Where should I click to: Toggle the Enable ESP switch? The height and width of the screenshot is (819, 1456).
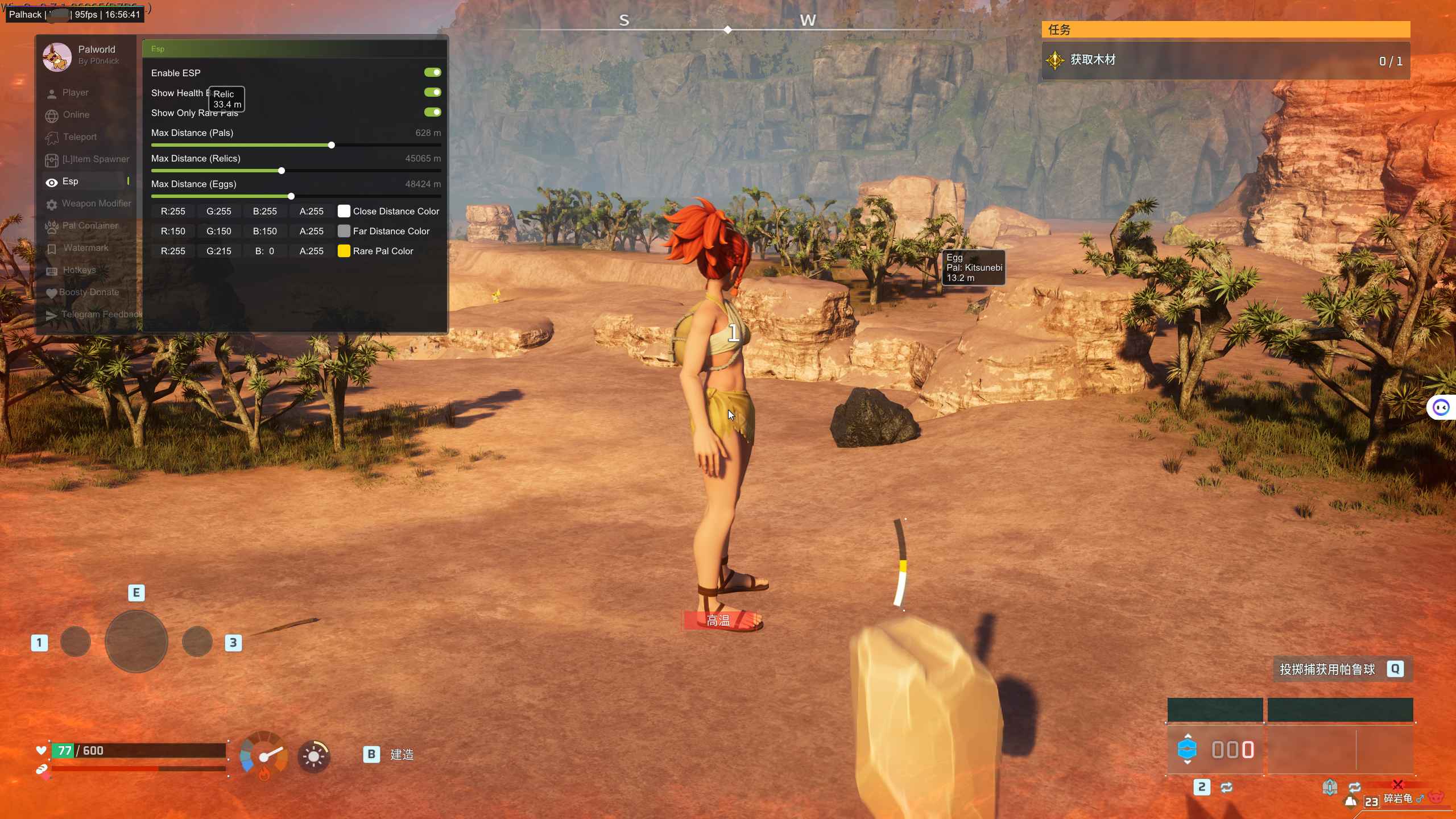(432, 72)
